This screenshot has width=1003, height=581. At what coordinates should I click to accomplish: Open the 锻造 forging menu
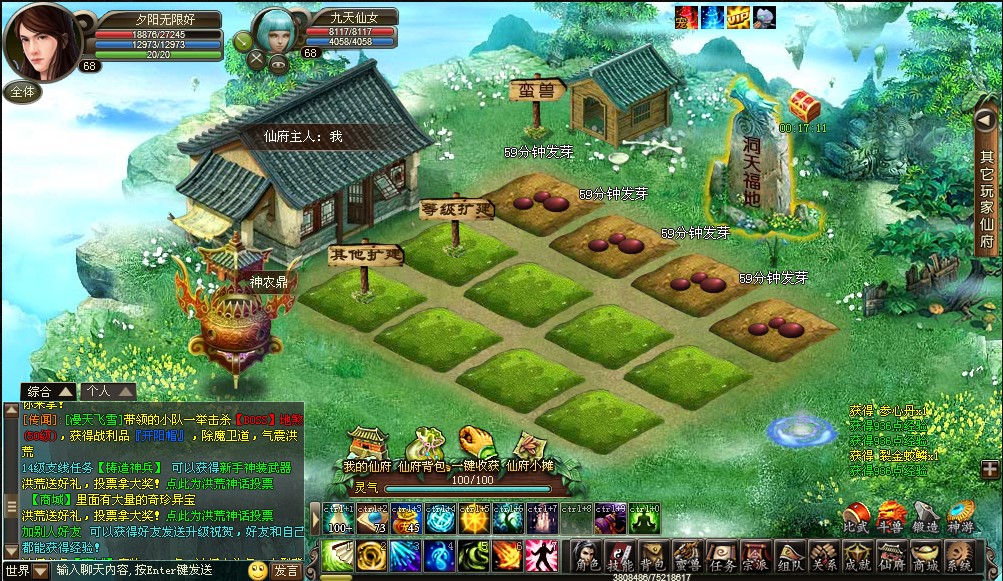925,517
